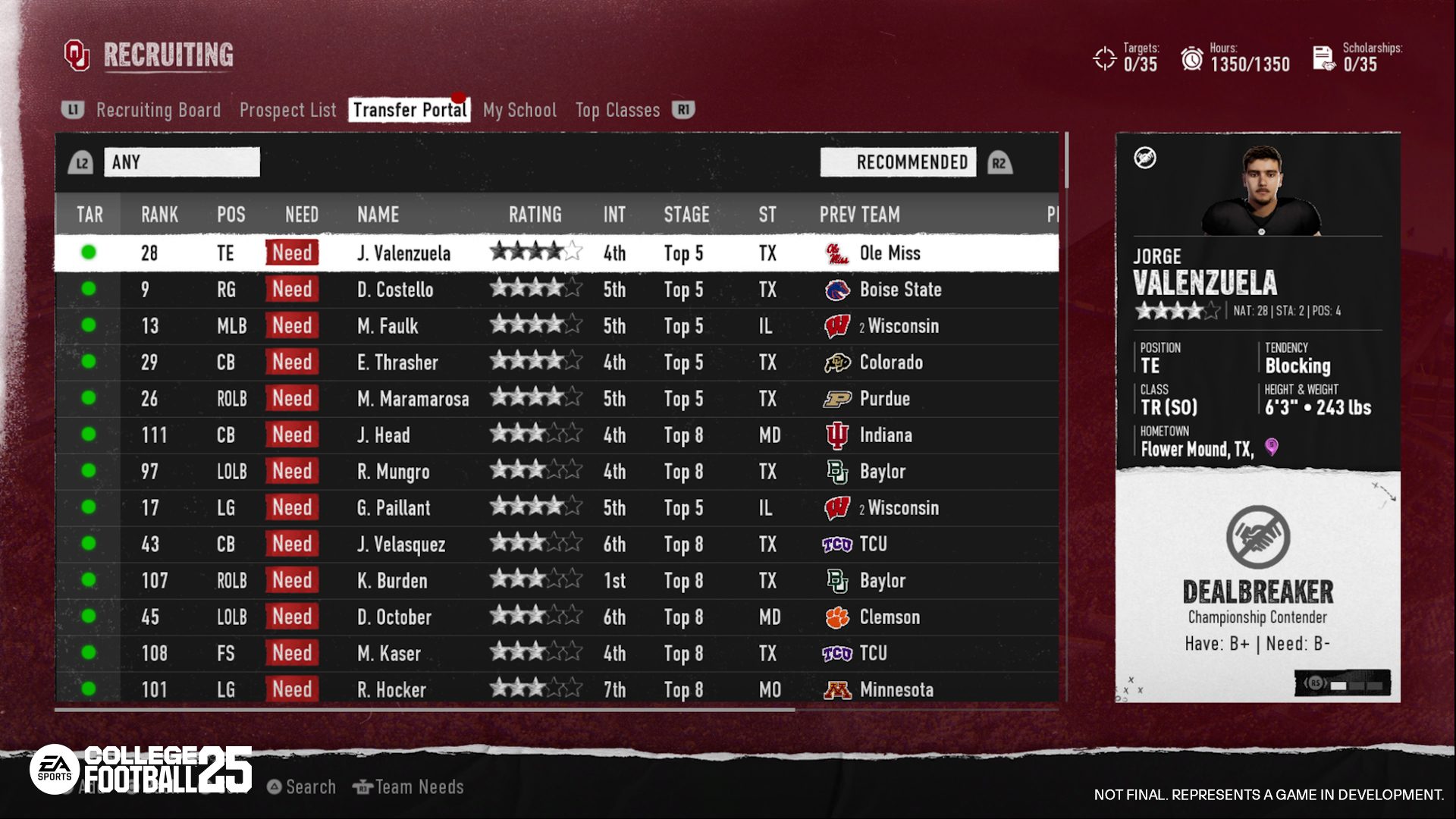Viewport: 1456px width, 819px height.
Task: Switch to the My School tab
Action: tap(520, 109)
